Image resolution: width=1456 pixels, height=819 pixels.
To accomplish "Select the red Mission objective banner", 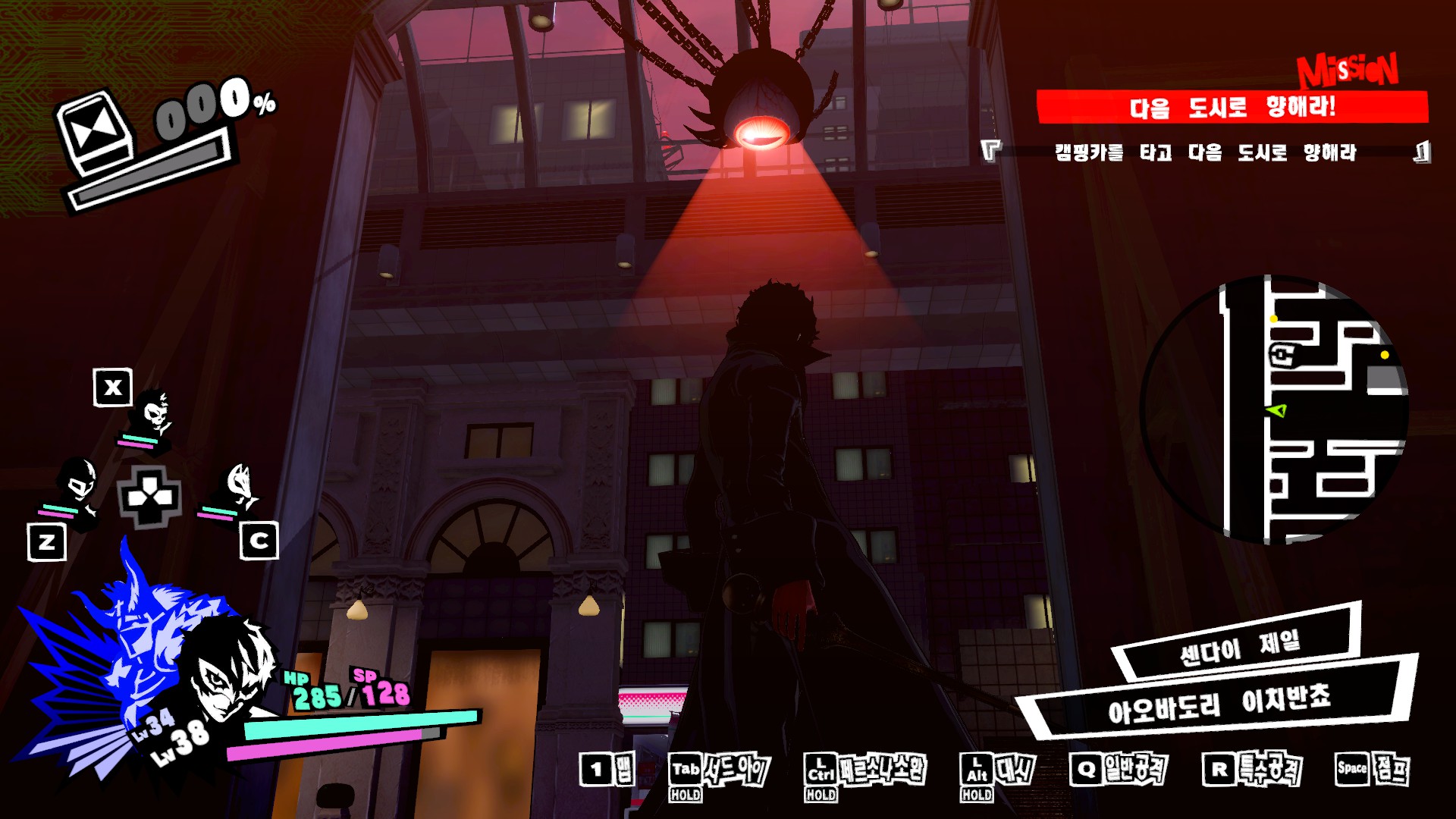I will click(1232, 107).
